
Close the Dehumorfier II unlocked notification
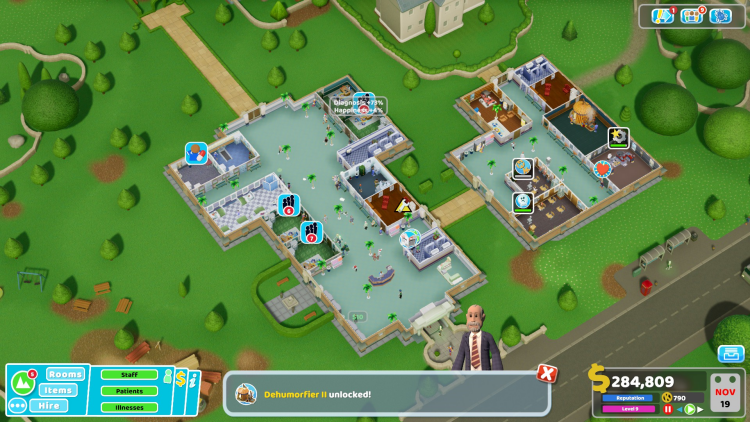tap(546, 373)
